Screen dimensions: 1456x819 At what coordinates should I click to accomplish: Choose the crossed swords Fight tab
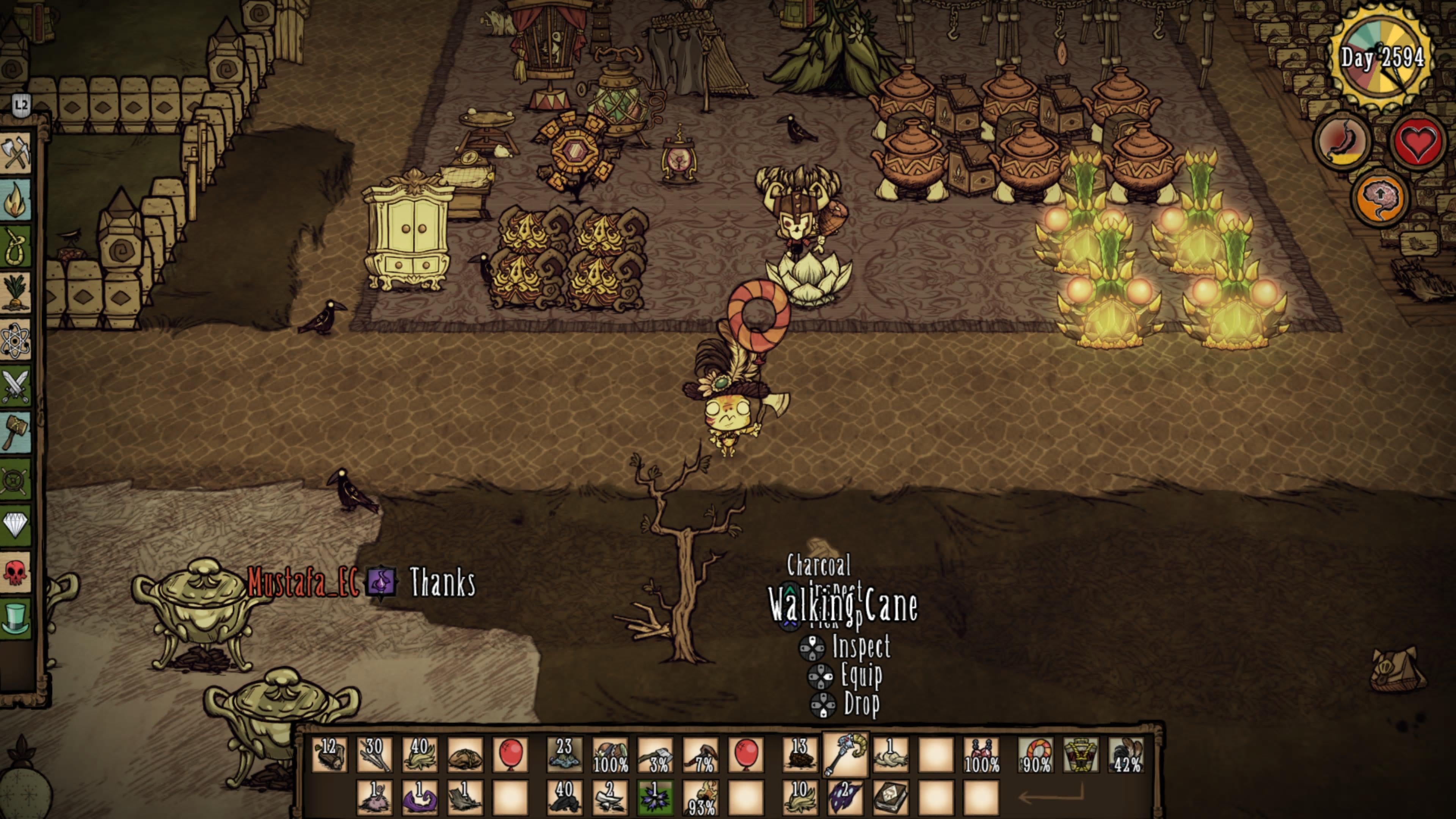pyautogui.click(x=15, y=387)
